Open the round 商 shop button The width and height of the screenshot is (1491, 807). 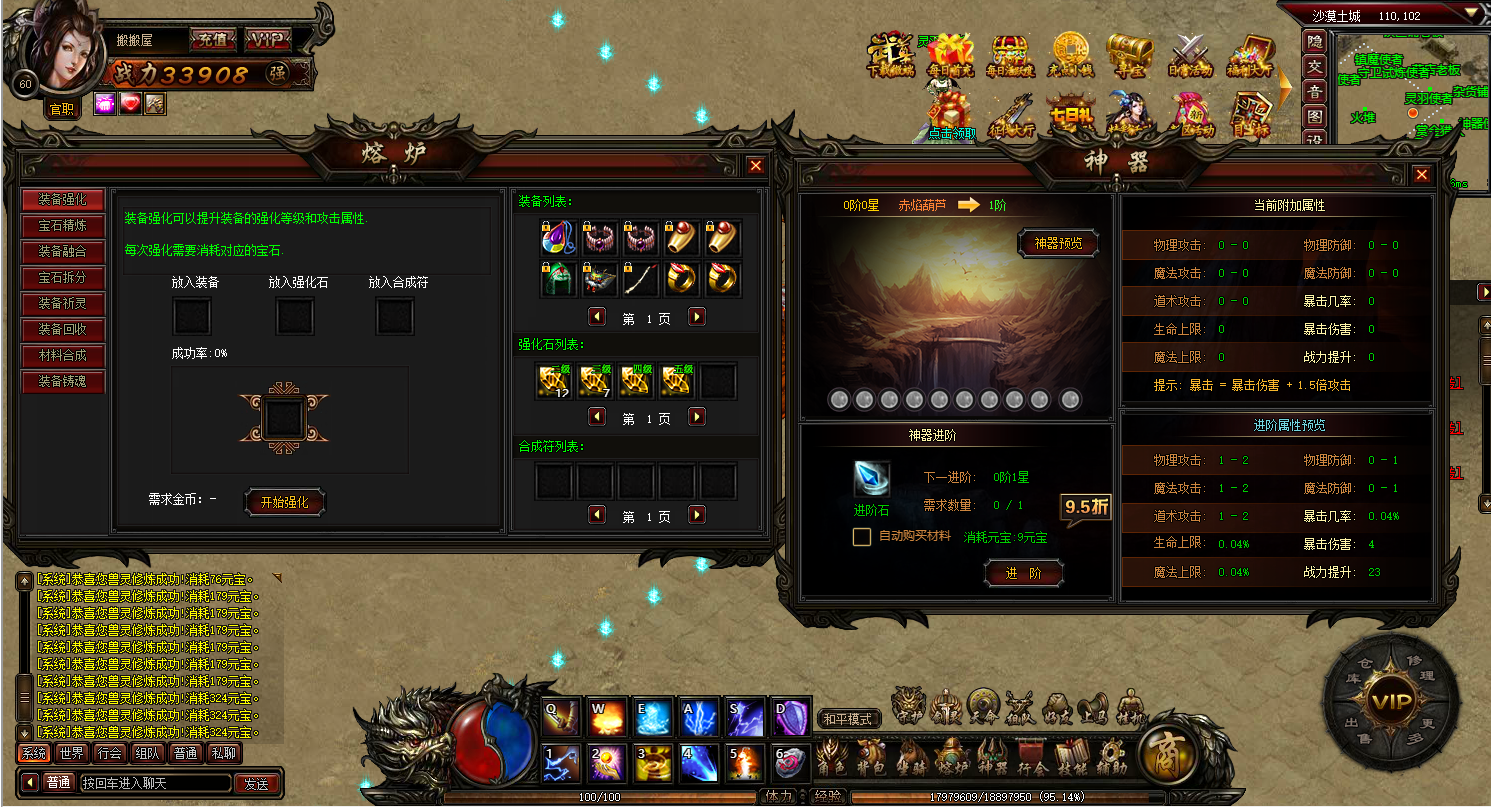[x=1166, y=756]
